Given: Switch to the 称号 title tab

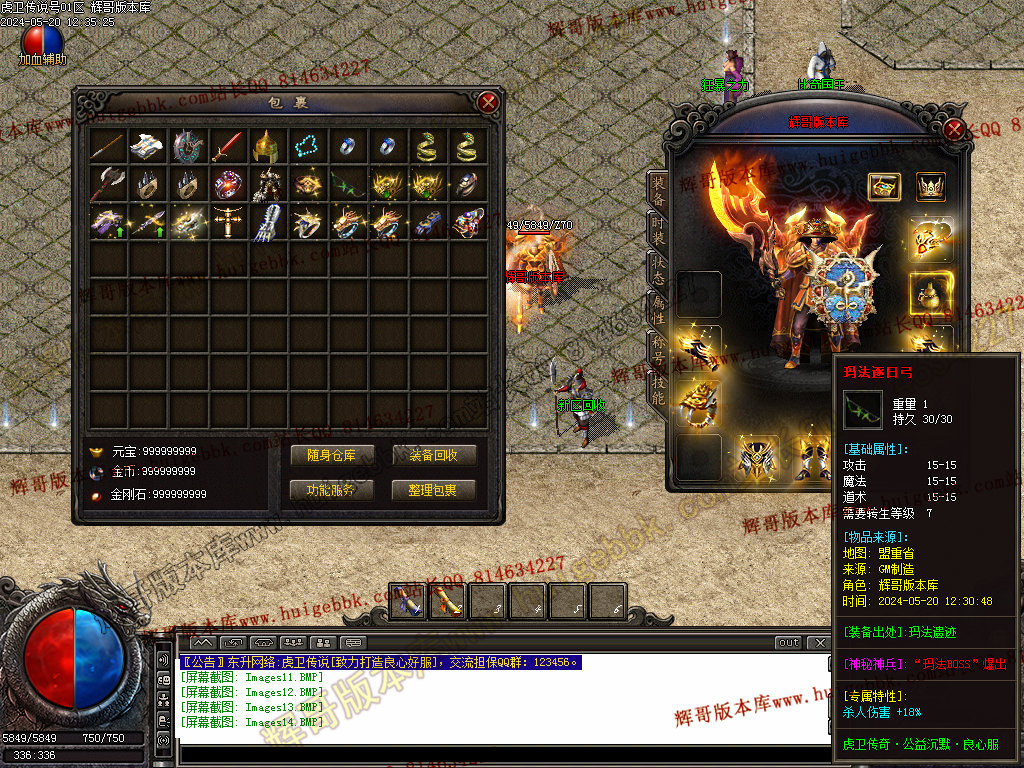Looking at the screenshot, I should 658,349.
